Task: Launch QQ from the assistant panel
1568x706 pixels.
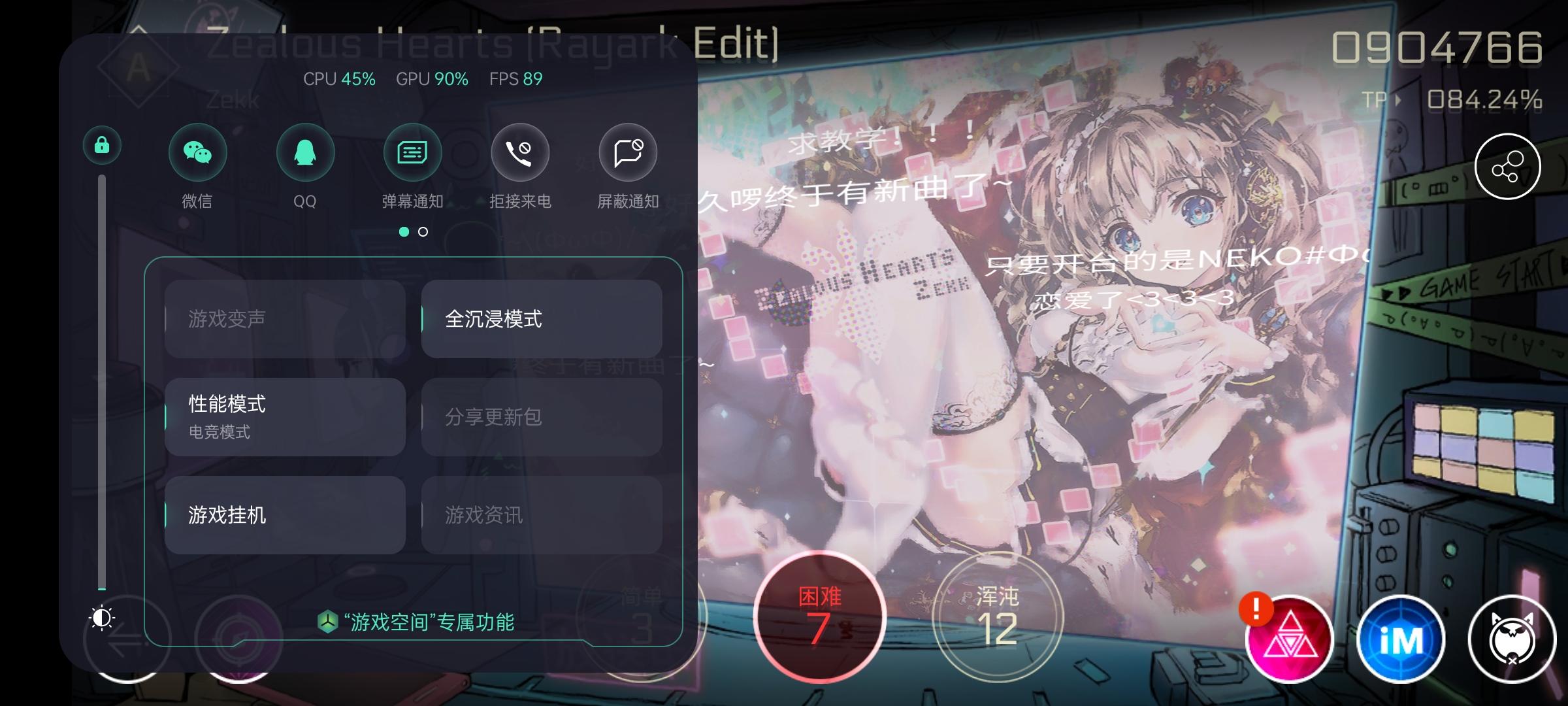Action: 305,152
